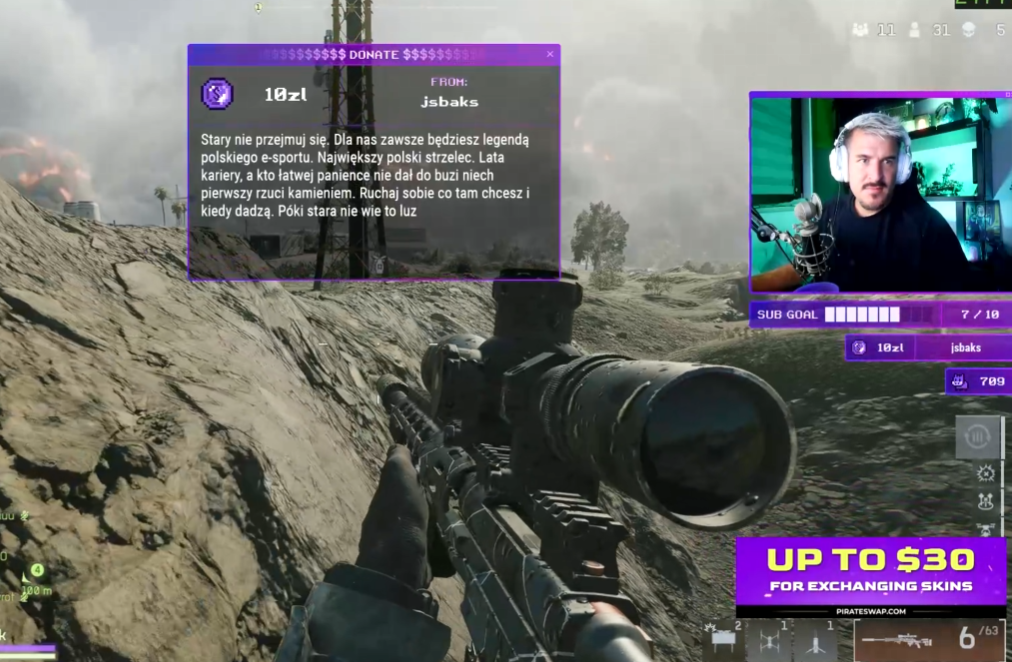
Task: Activate the circular-arrows killstreak icon
Action: coord(977,437)
